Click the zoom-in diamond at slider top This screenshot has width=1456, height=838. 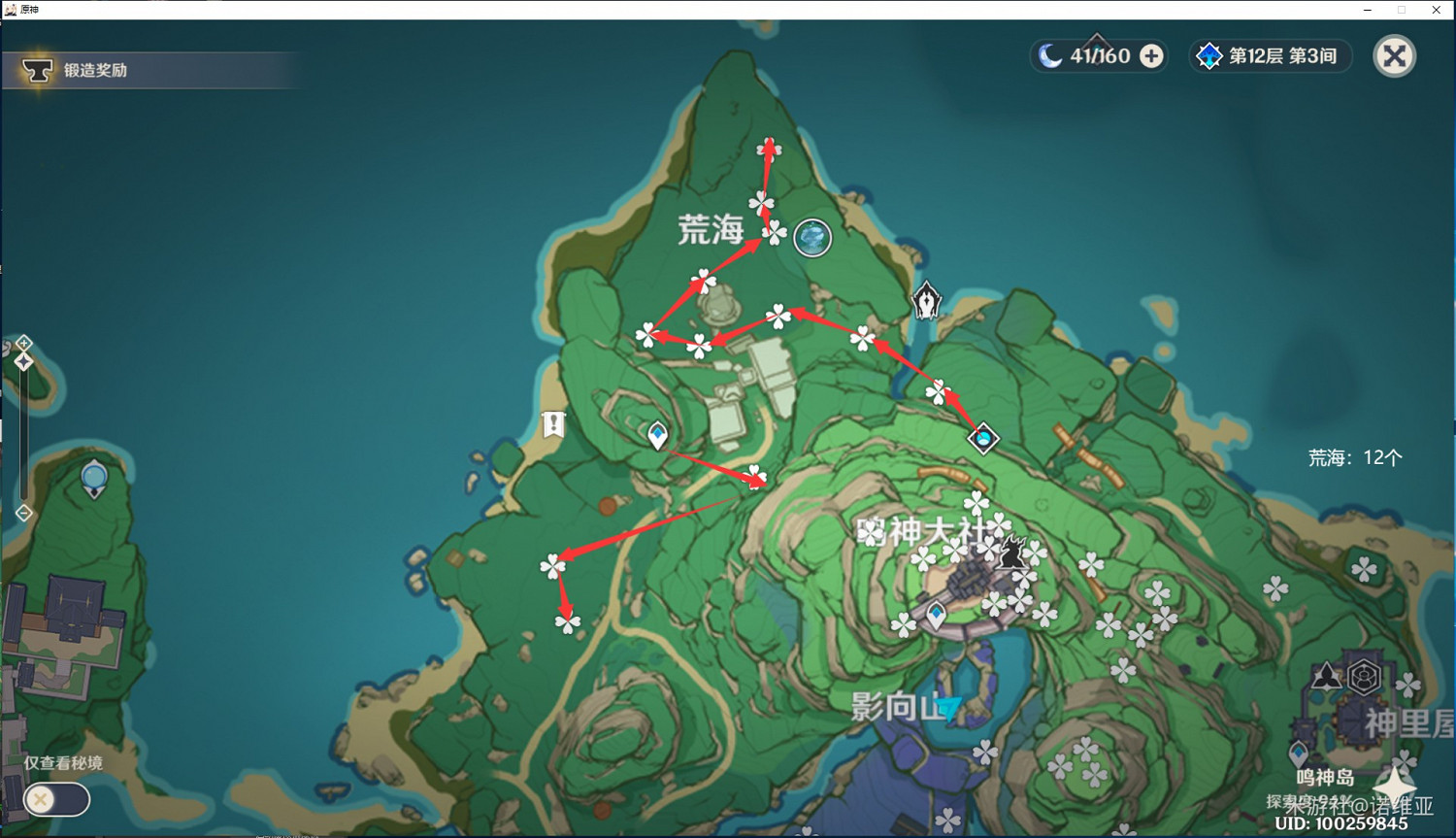click(x=23, y=342)
